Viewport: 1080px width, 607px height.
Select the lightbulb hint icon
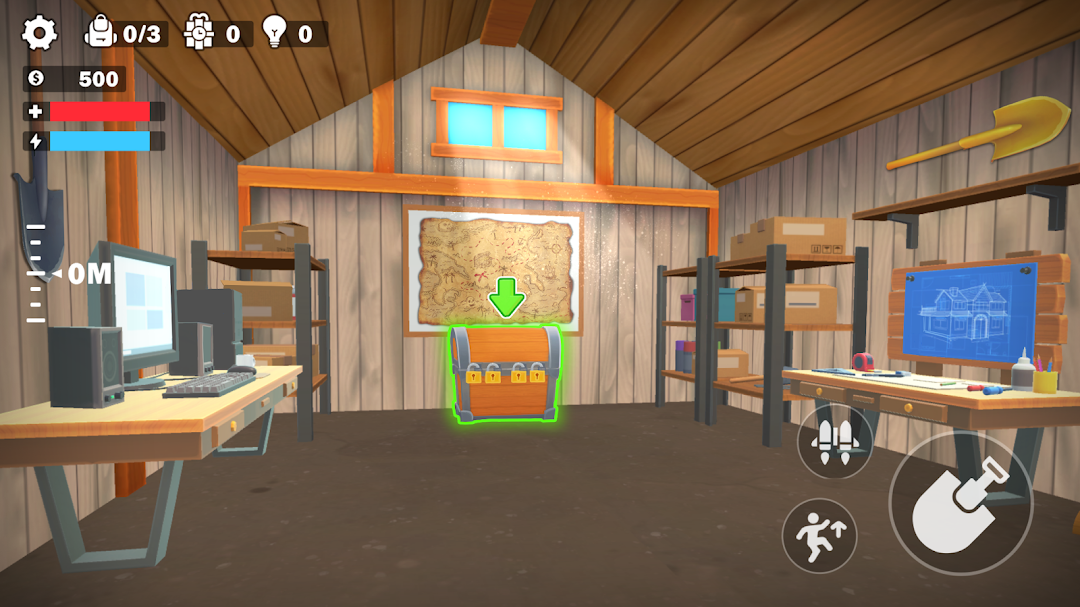(274, 33)
